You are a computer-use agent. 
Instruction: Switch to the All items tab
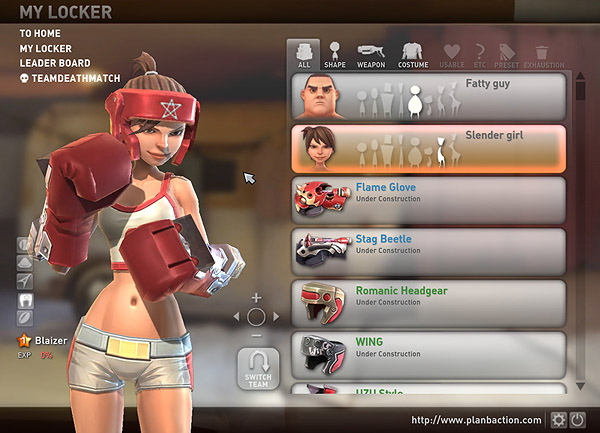pyautogui.click(x=303, y=54)
